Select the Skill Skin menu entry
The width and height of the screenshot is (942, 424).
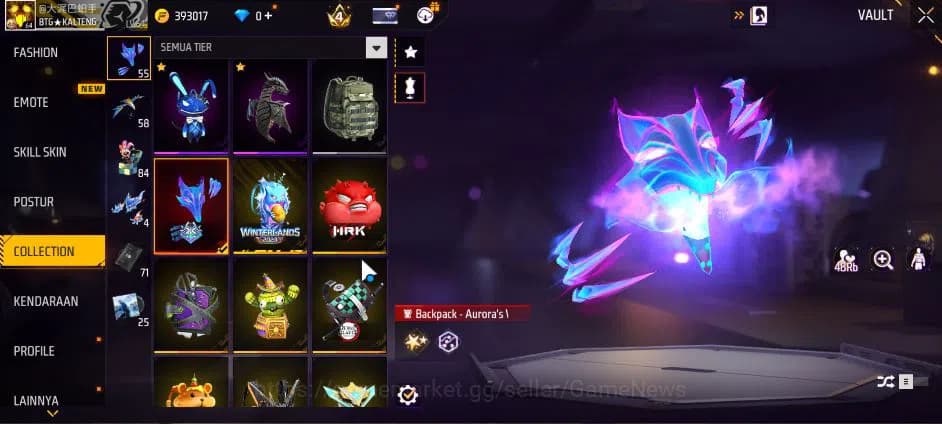40,152
